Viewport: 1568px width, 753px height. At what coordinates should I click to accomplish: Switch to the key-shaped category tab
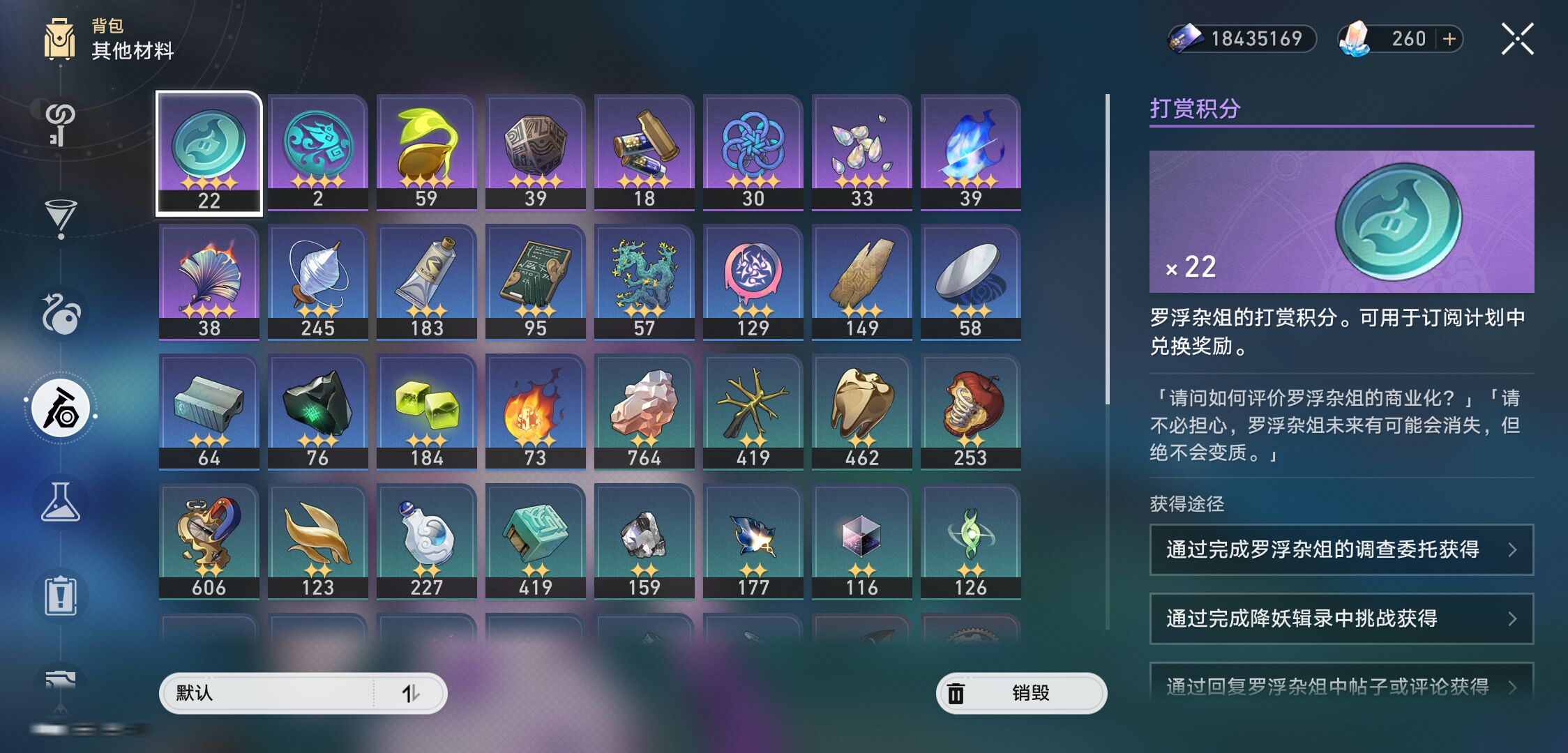(61, 123)
